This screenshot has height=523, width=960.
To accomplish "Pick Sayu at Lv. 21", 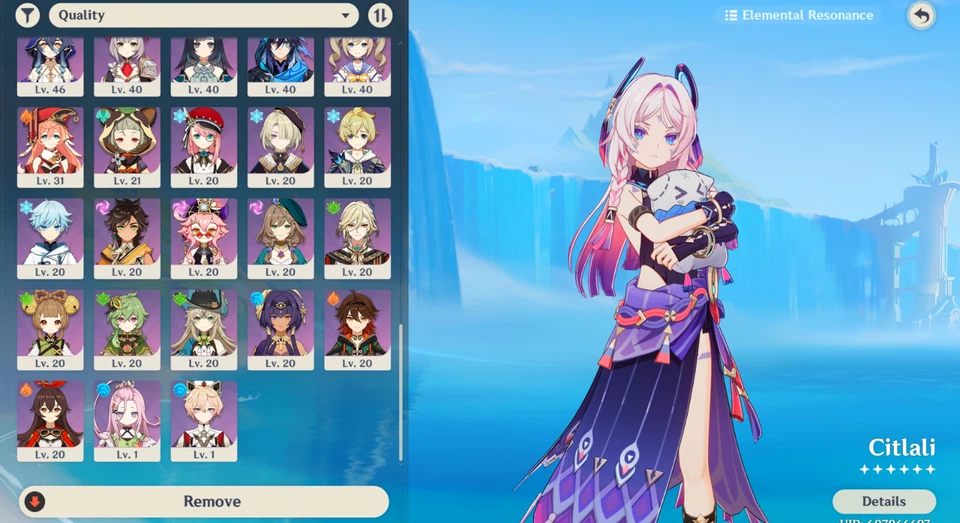I will coord(127,146).
